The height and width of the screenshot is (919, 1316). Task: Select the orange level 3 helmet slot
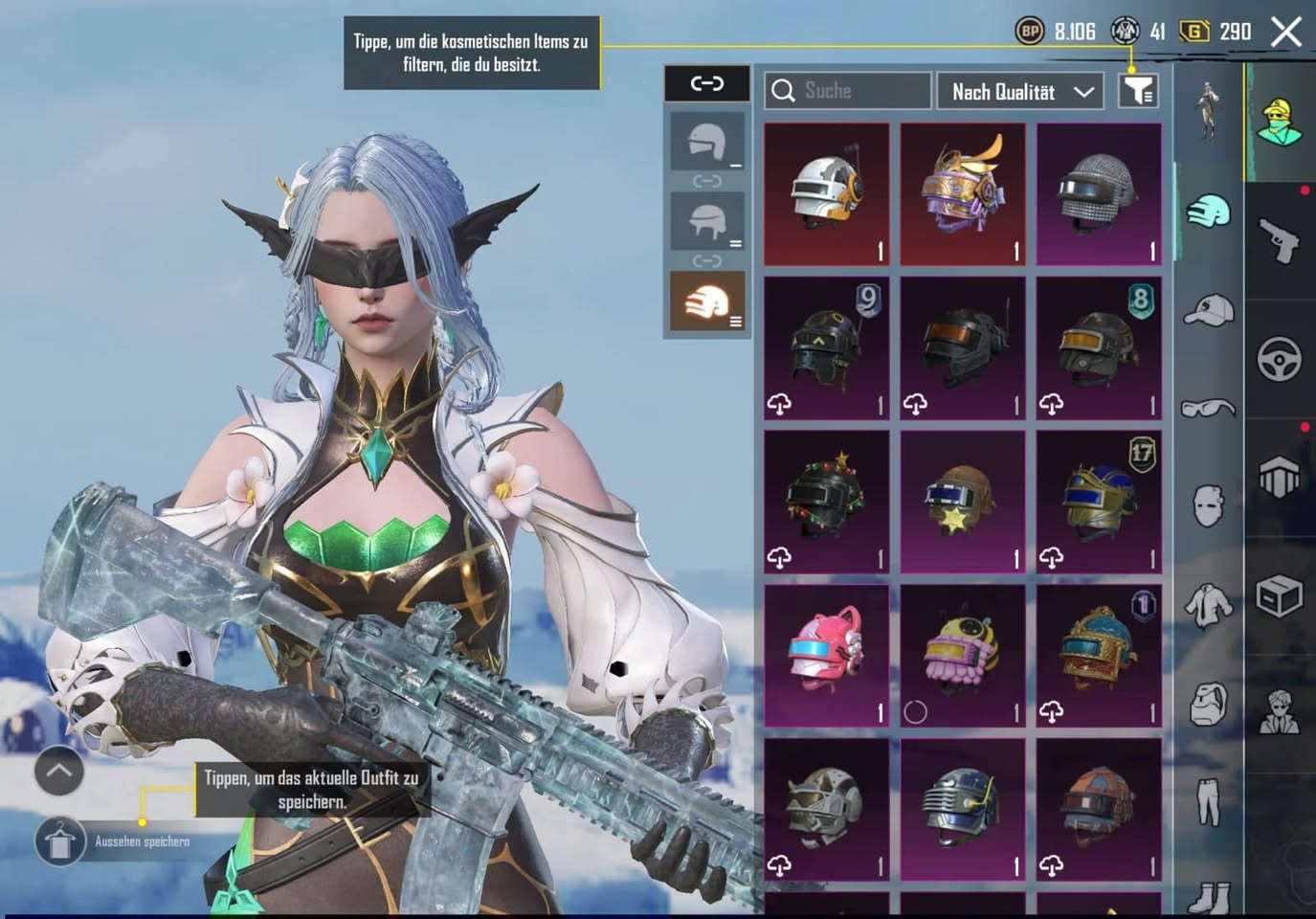[x=706, y=301]
